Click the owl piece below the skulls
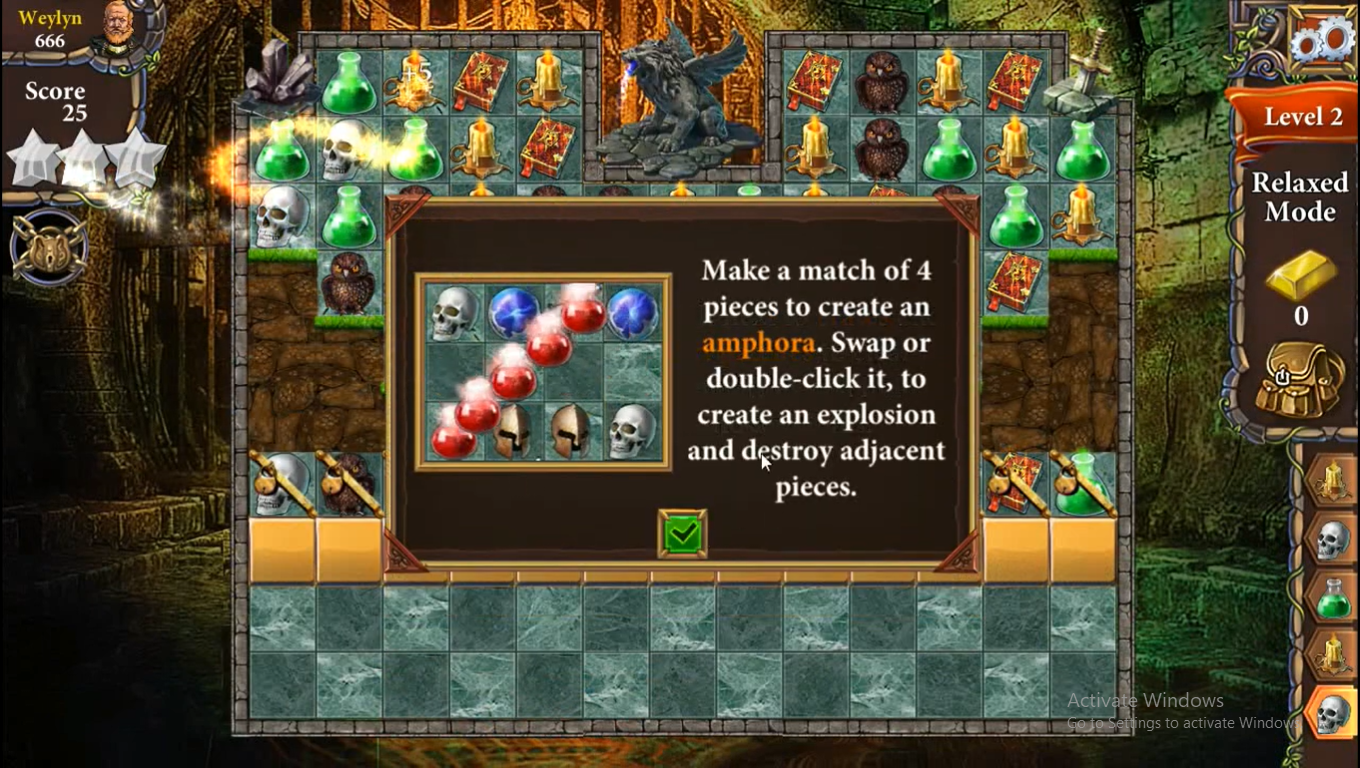 coord(348,283)
